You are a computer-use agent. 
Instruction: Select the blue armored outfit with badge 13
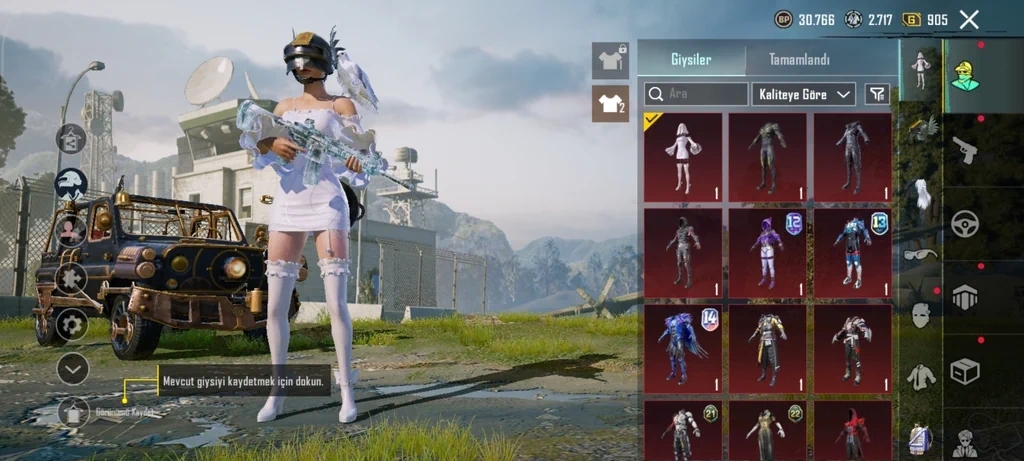pyautogui.click(x=852, y=252)
